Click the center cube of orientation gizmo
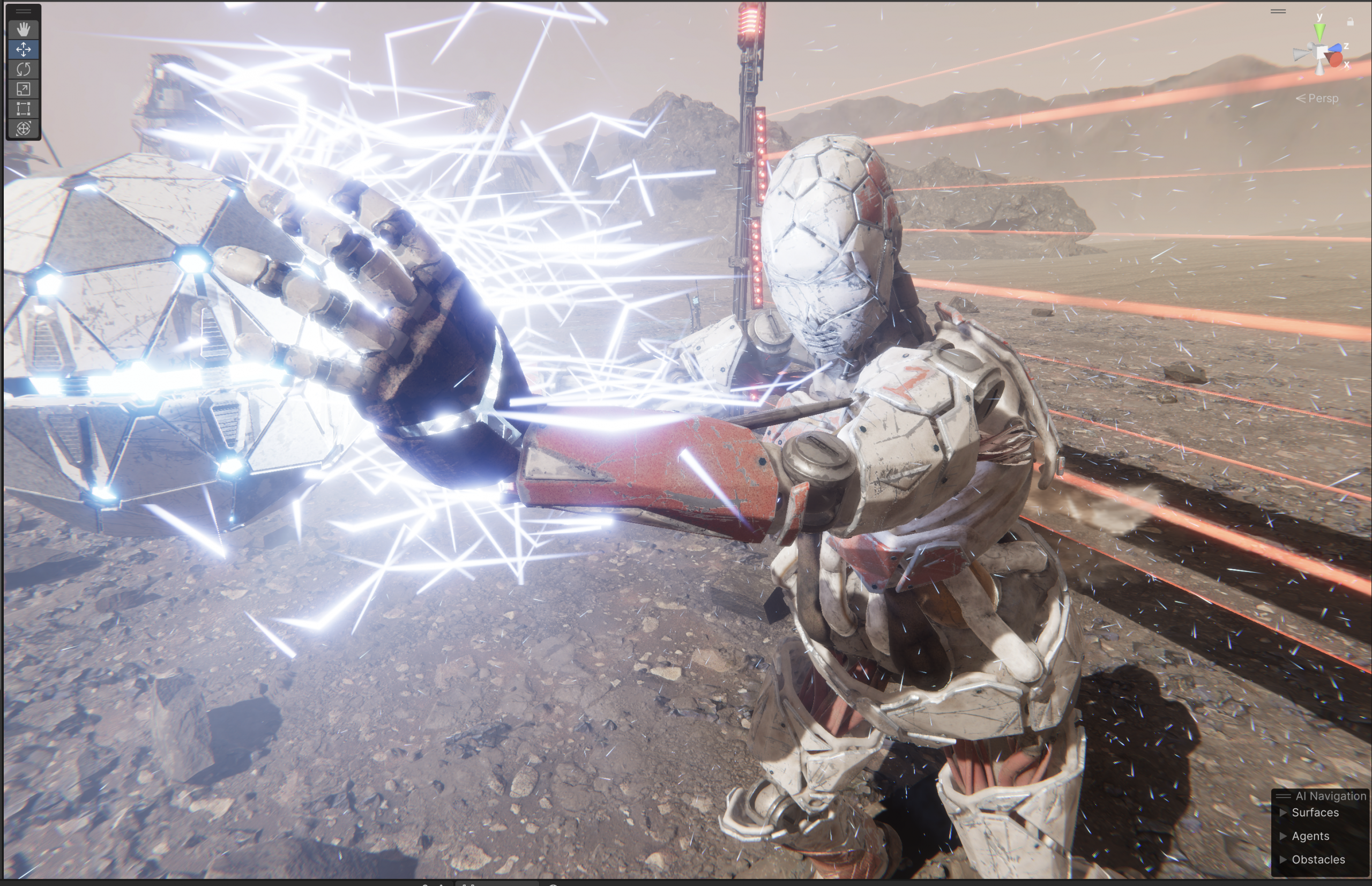 (1322, 54)
